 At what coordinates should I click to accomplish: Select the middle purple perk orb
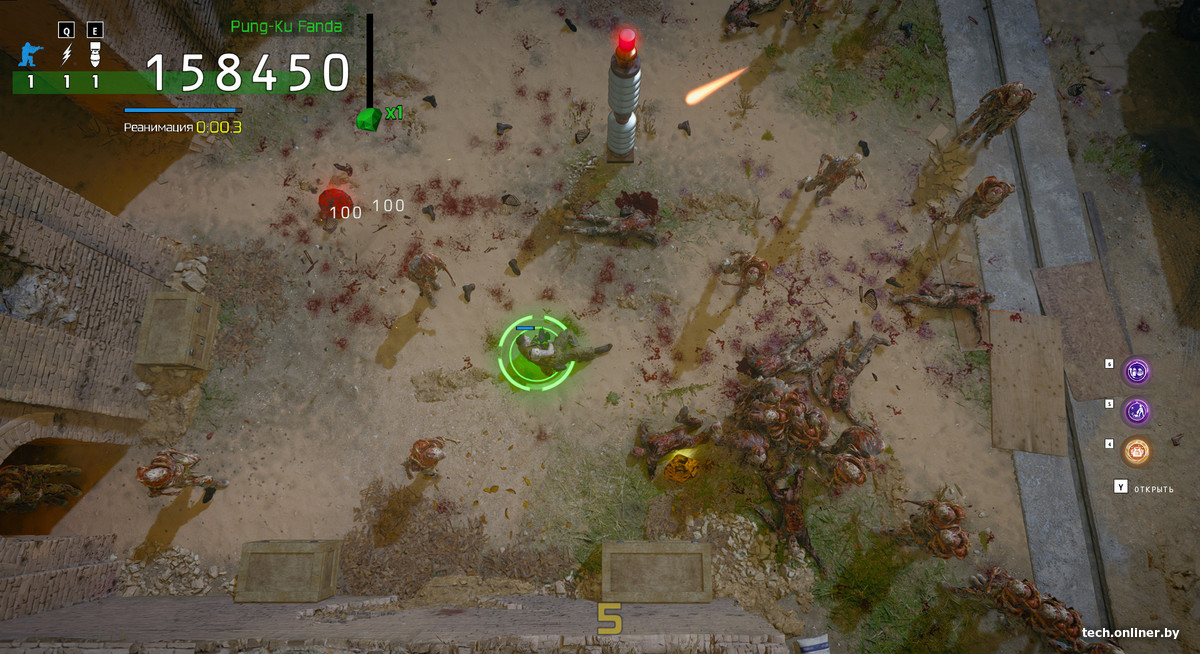tap(1136, 411)
